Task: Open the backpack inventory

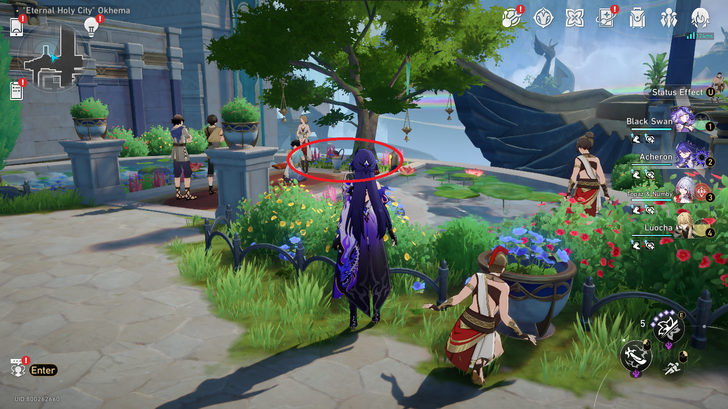Action: tap(637, 17)
